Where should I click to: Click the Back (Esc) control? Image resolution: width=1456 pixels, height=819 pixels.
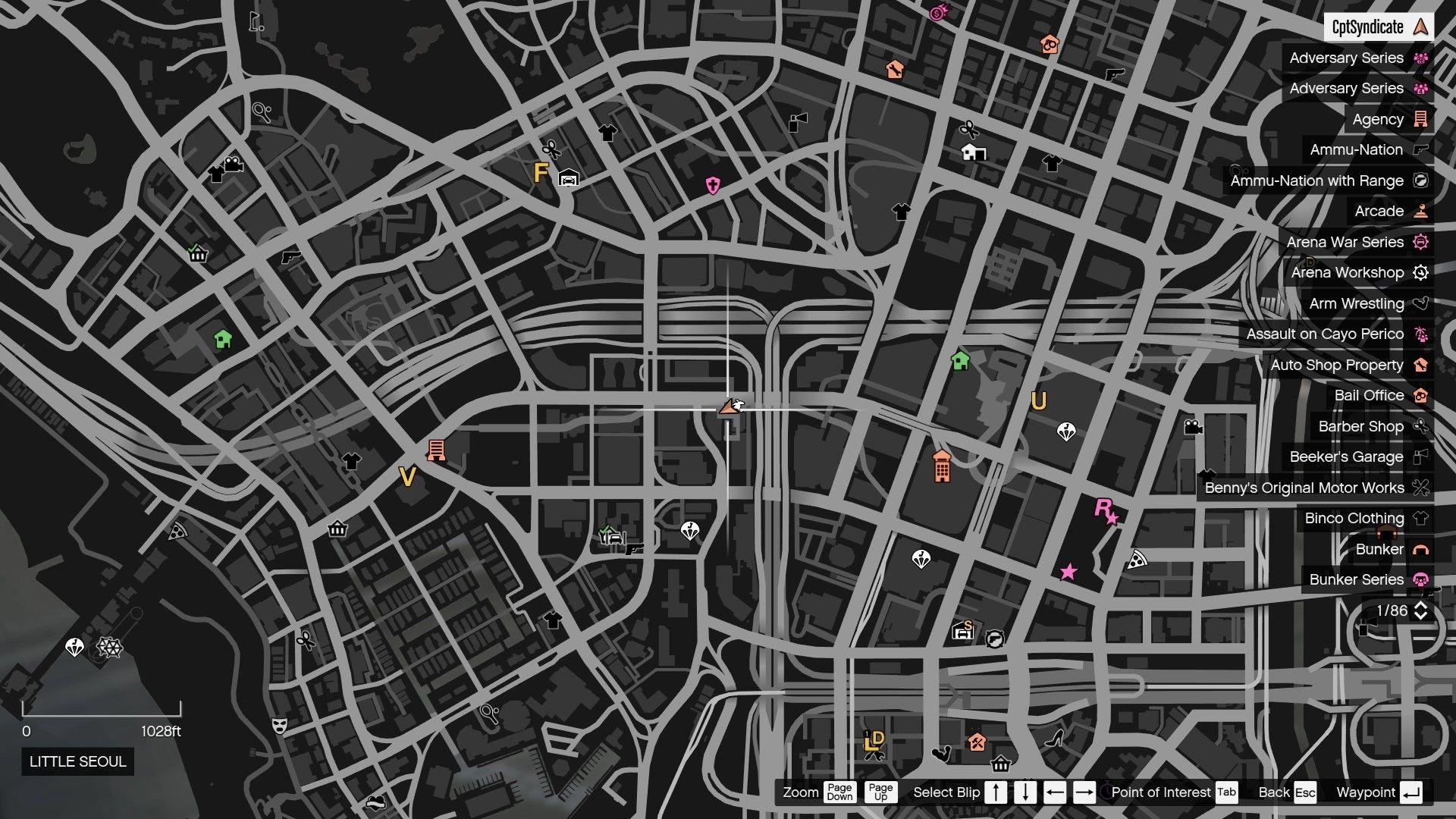(1287, 792)
